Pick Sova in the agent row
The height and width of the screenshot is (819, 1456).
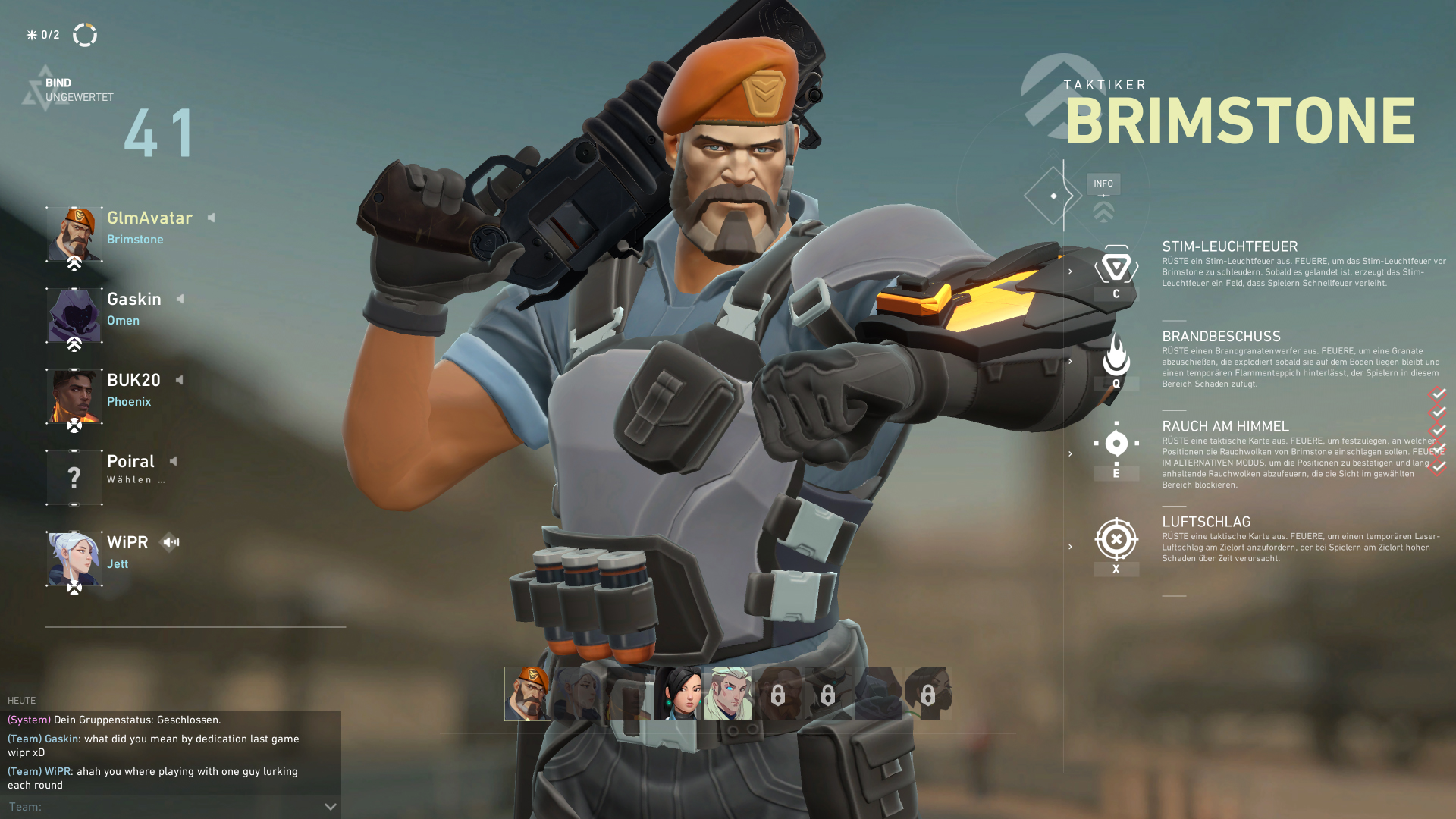[x=728, y=694]
